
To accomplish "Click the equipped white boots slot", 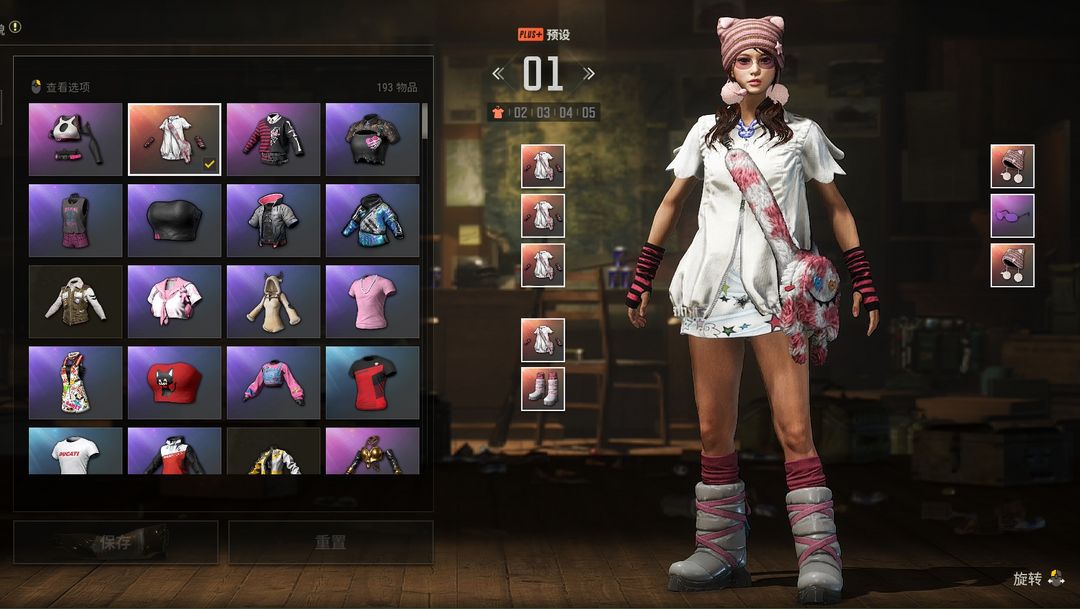I will (x=543, y=389).
